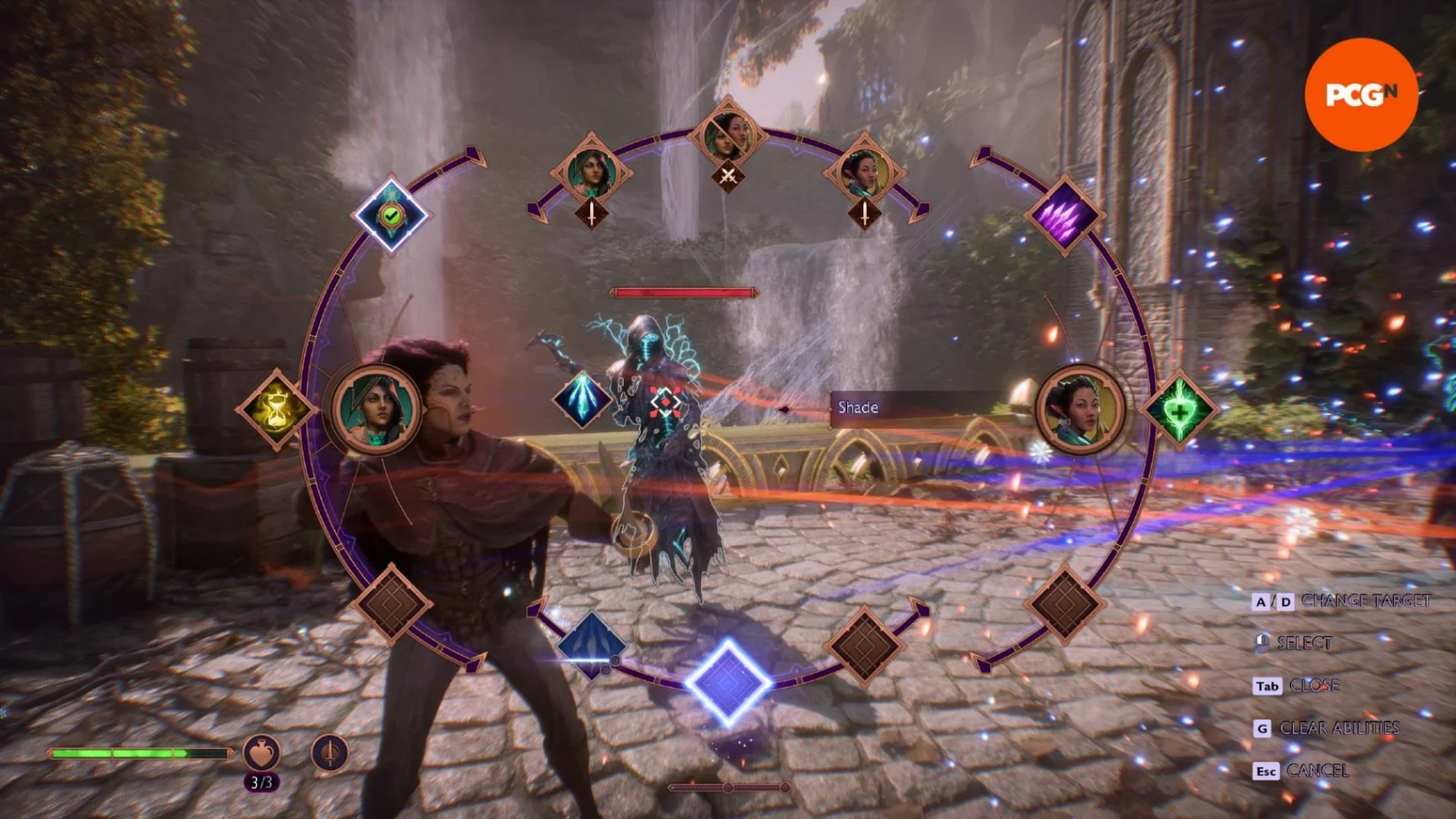
Task: Click the orange PCGN logo
Action: tap(1361, 95)
